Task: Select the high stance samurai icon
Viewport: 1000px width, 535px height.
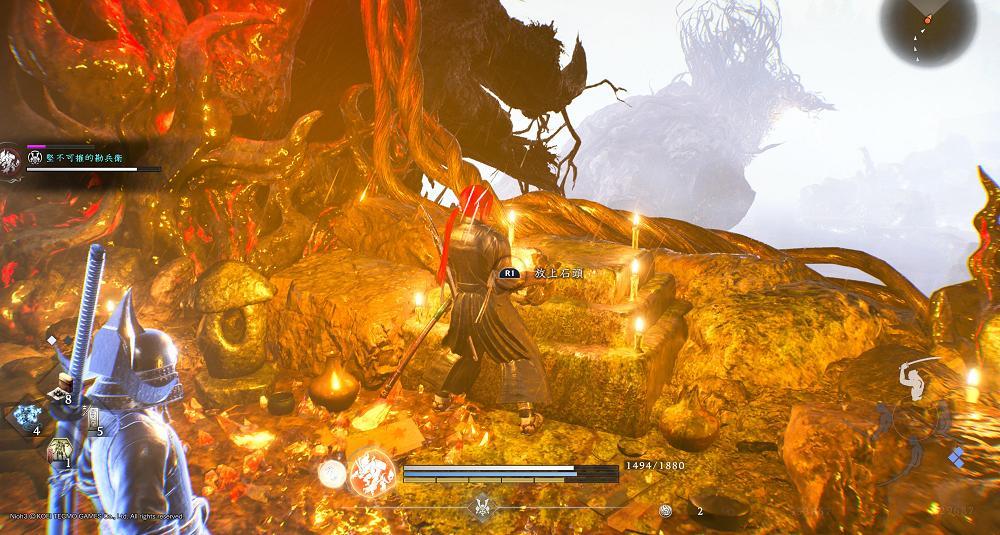Action: point(920,378)
